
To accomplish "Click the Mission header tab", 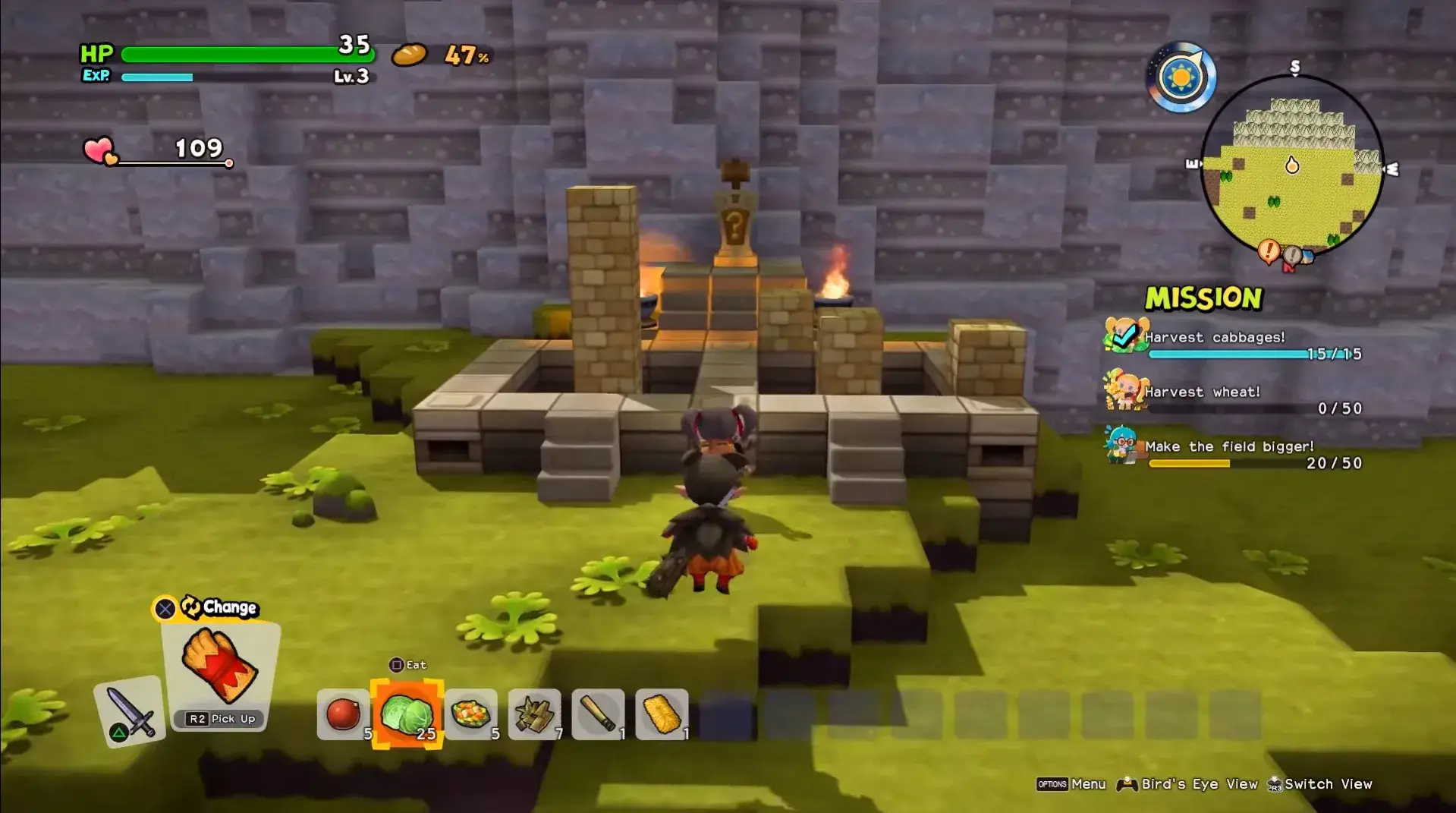I will coord(1203,299).
